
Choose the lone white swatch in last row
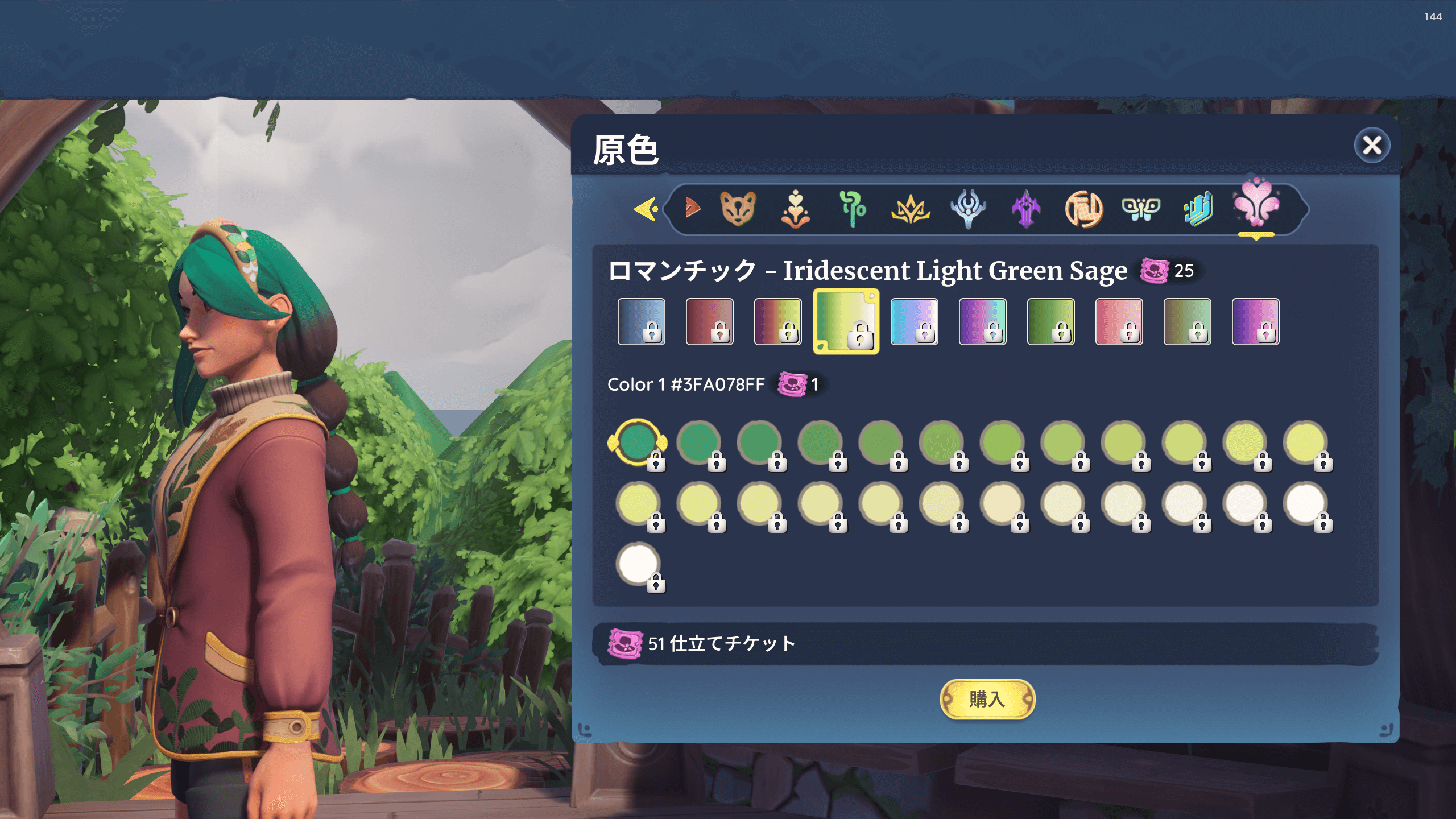click(x=638, y=564)
